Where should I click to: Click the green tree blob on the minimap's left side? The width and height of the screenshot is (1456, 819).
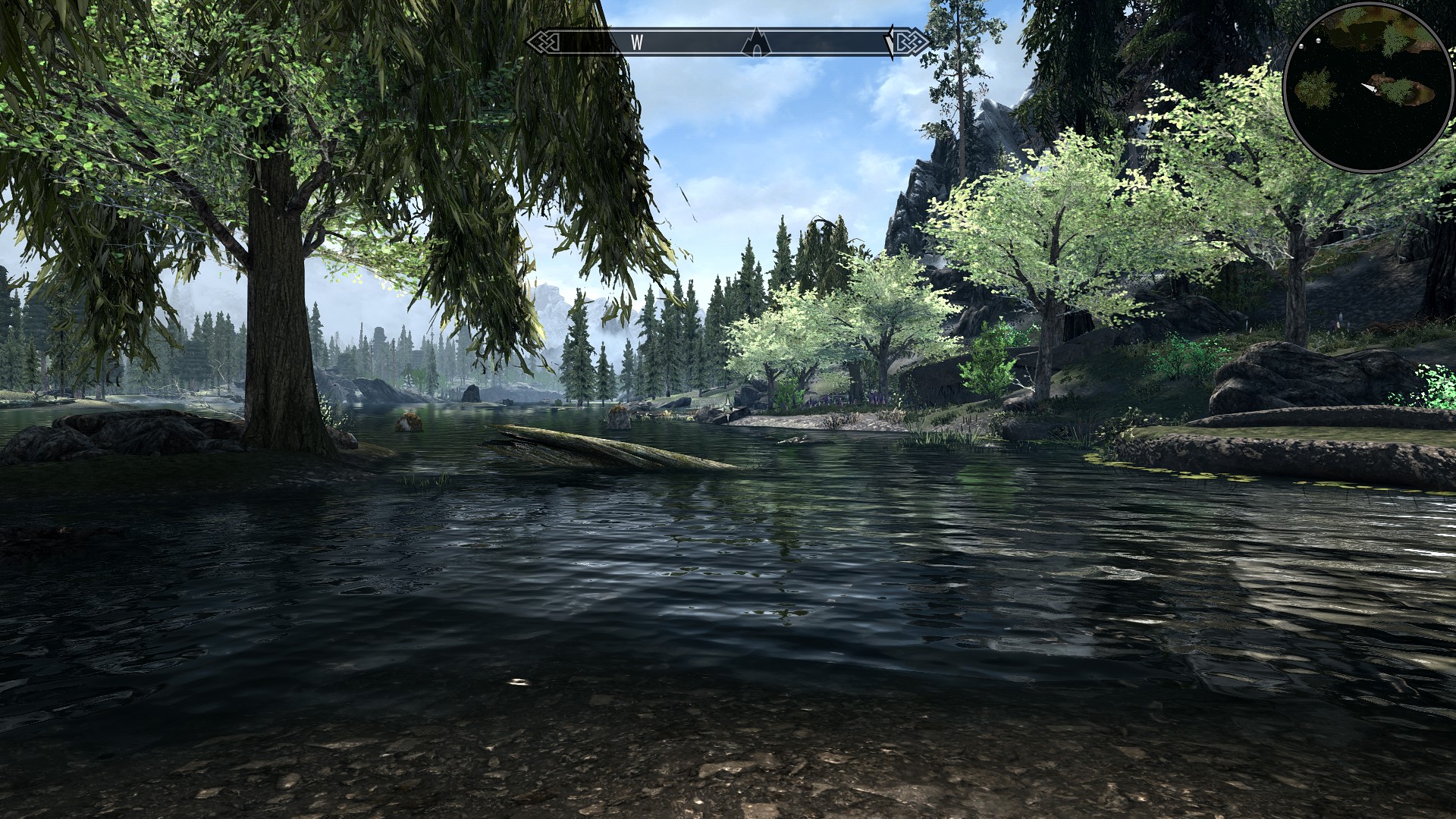[1313, 89]
